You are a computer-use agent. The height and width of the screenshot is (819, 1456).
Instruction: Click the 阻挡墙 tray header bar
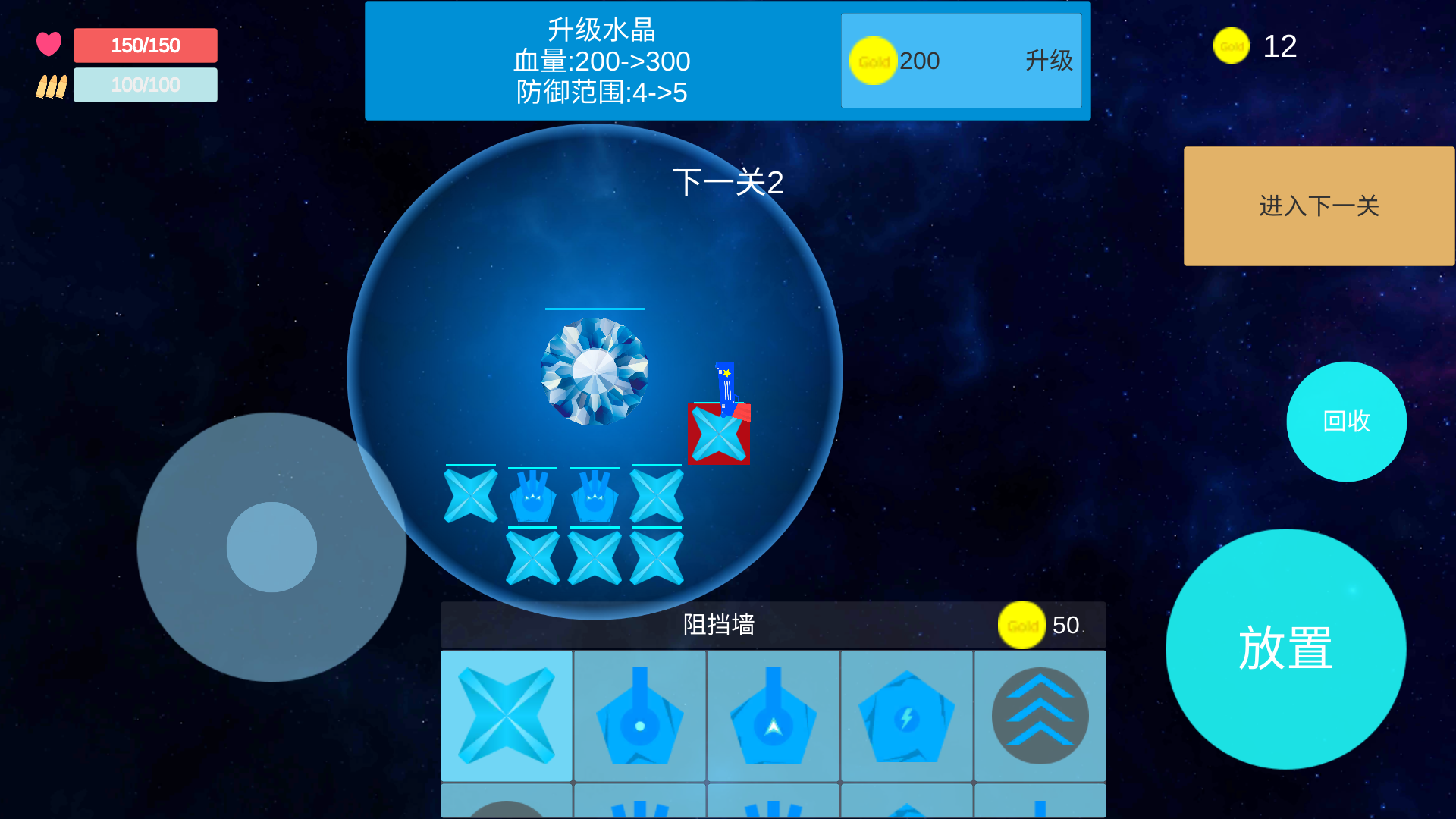pyautogui.click(x=720, y=626)
